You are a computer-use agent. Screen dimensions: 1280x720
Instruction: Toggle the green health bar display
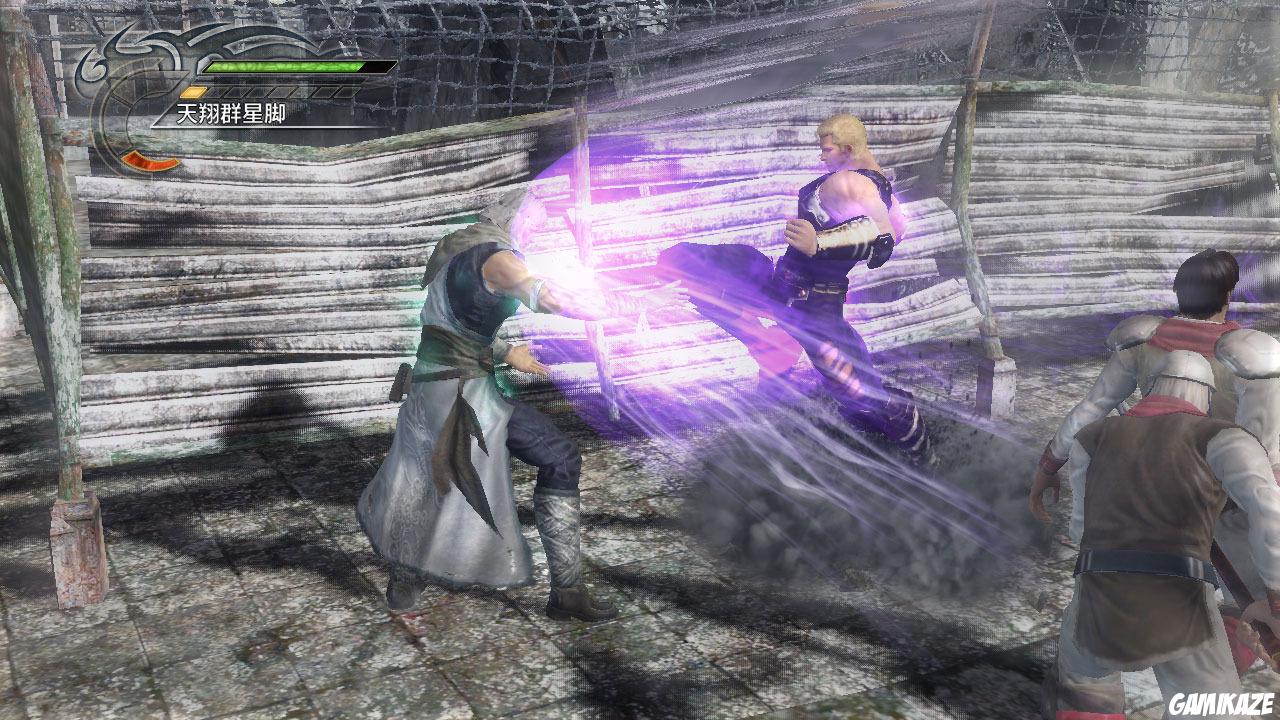(283, 66)
